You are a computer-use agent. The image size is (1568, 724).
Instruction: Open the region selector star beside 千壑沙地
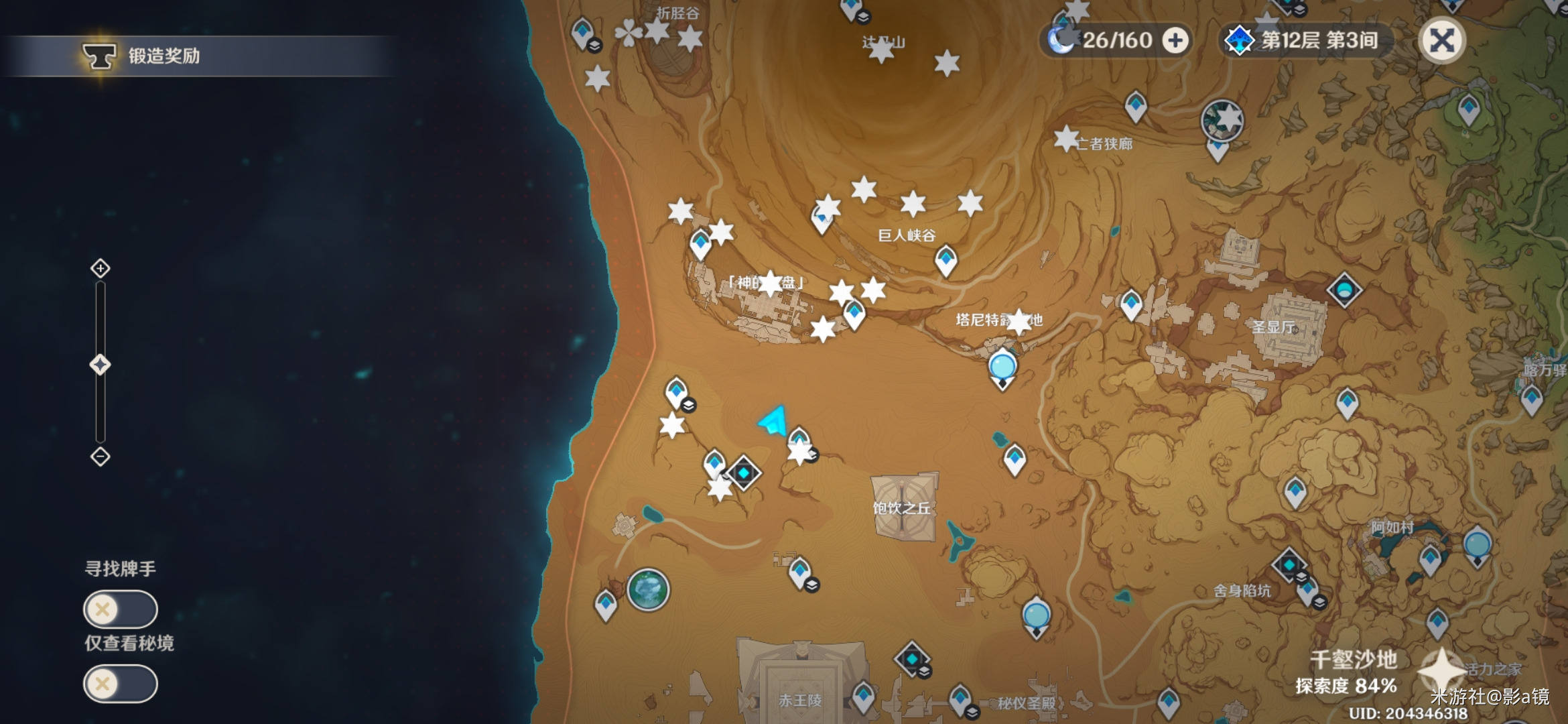click(x=1441, y=669)
